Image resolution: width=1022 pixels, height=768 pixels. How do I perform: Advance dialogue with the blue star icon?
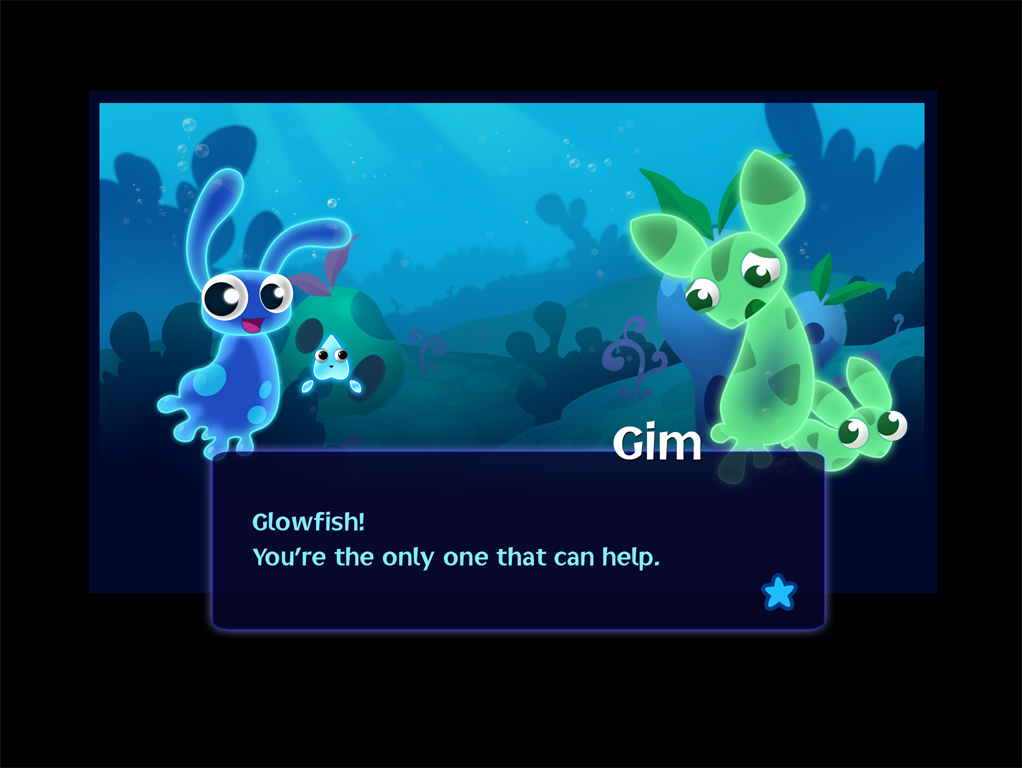(x=779, y=593)
